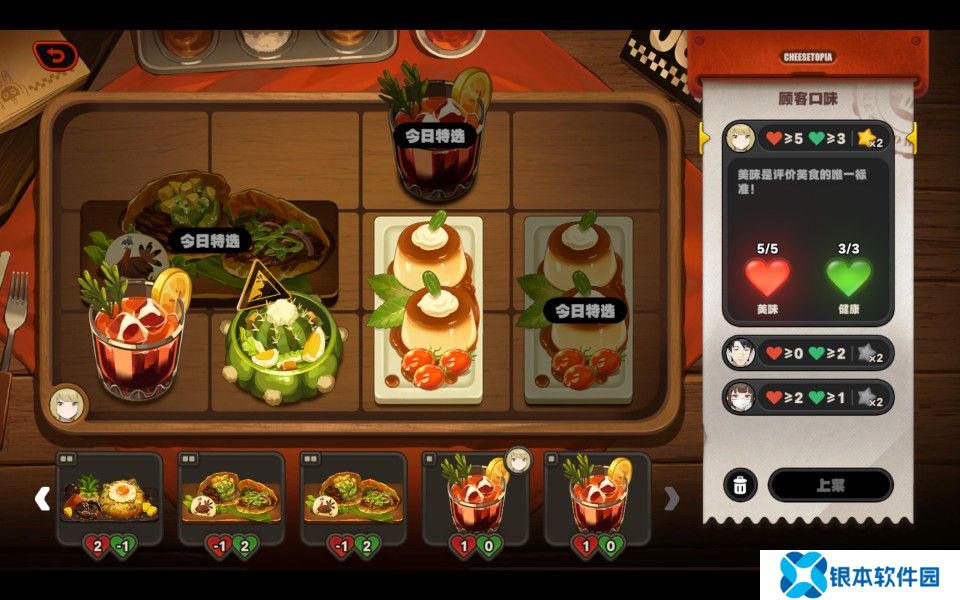Select the double pudding plate on the tray

click(427, 310)
